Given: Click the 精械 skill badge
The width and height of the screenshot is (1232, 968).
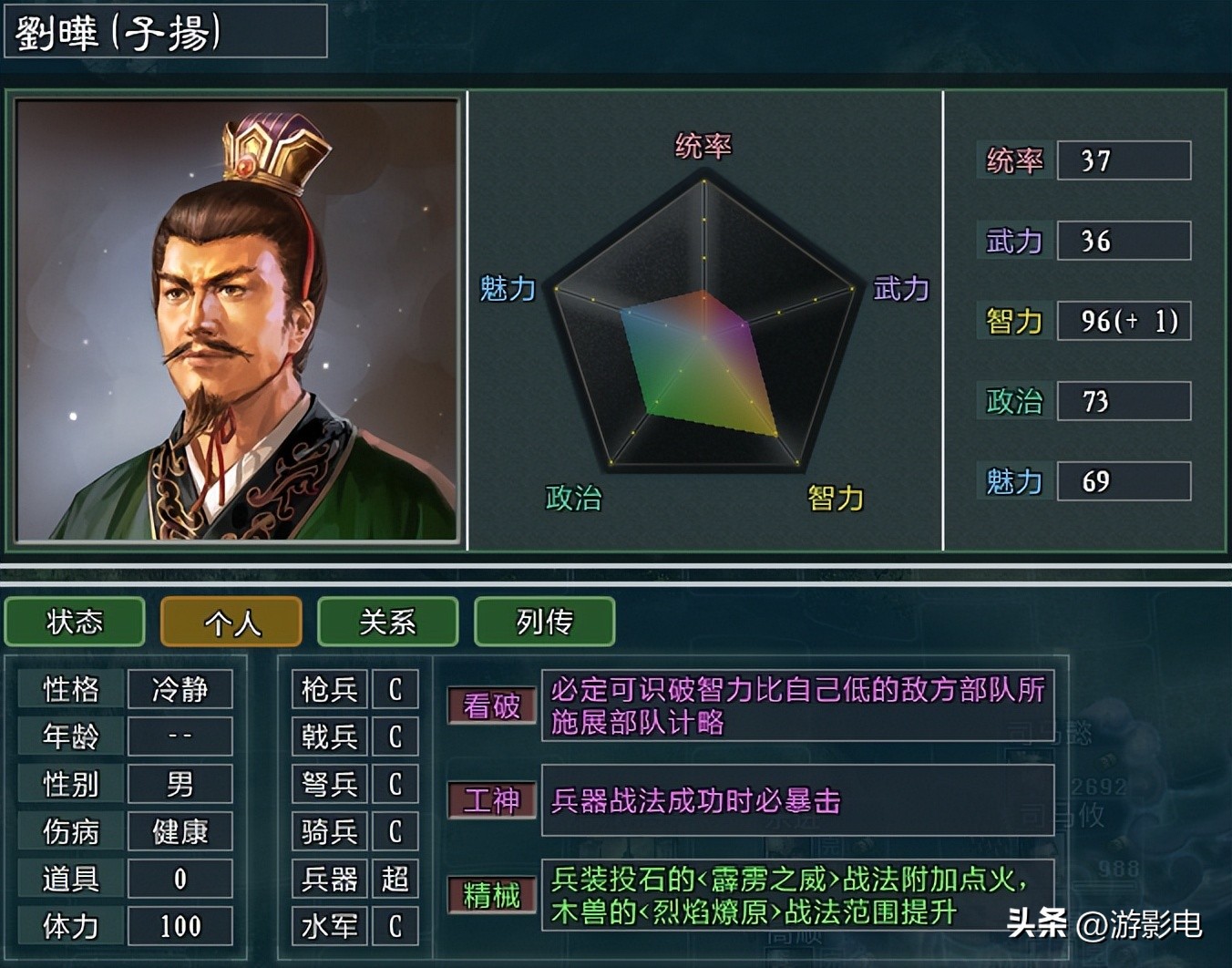Looking at the screenshot, I should 491,897.
